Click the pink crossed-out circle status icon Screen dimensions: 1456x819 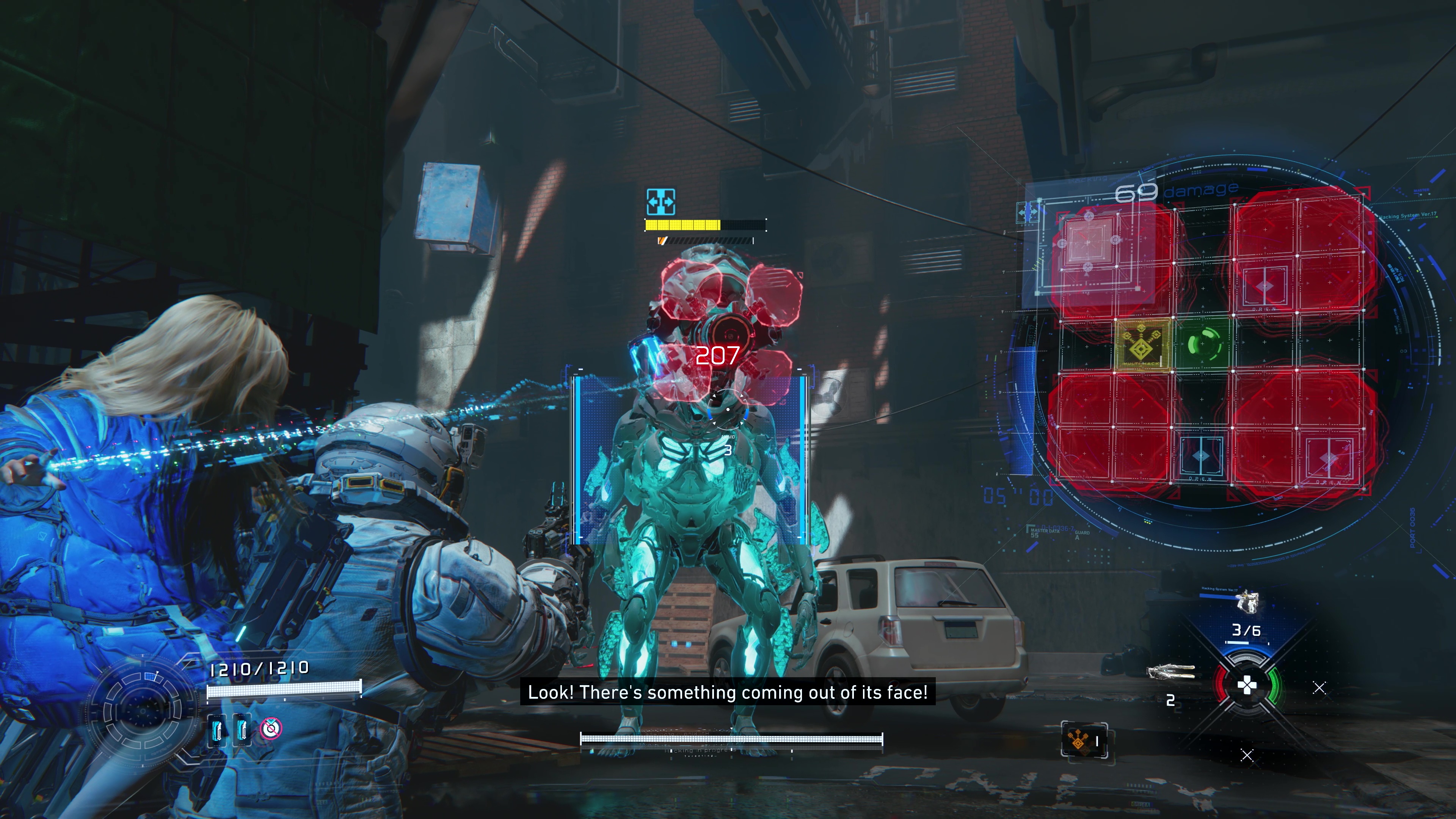click(271, 728)
